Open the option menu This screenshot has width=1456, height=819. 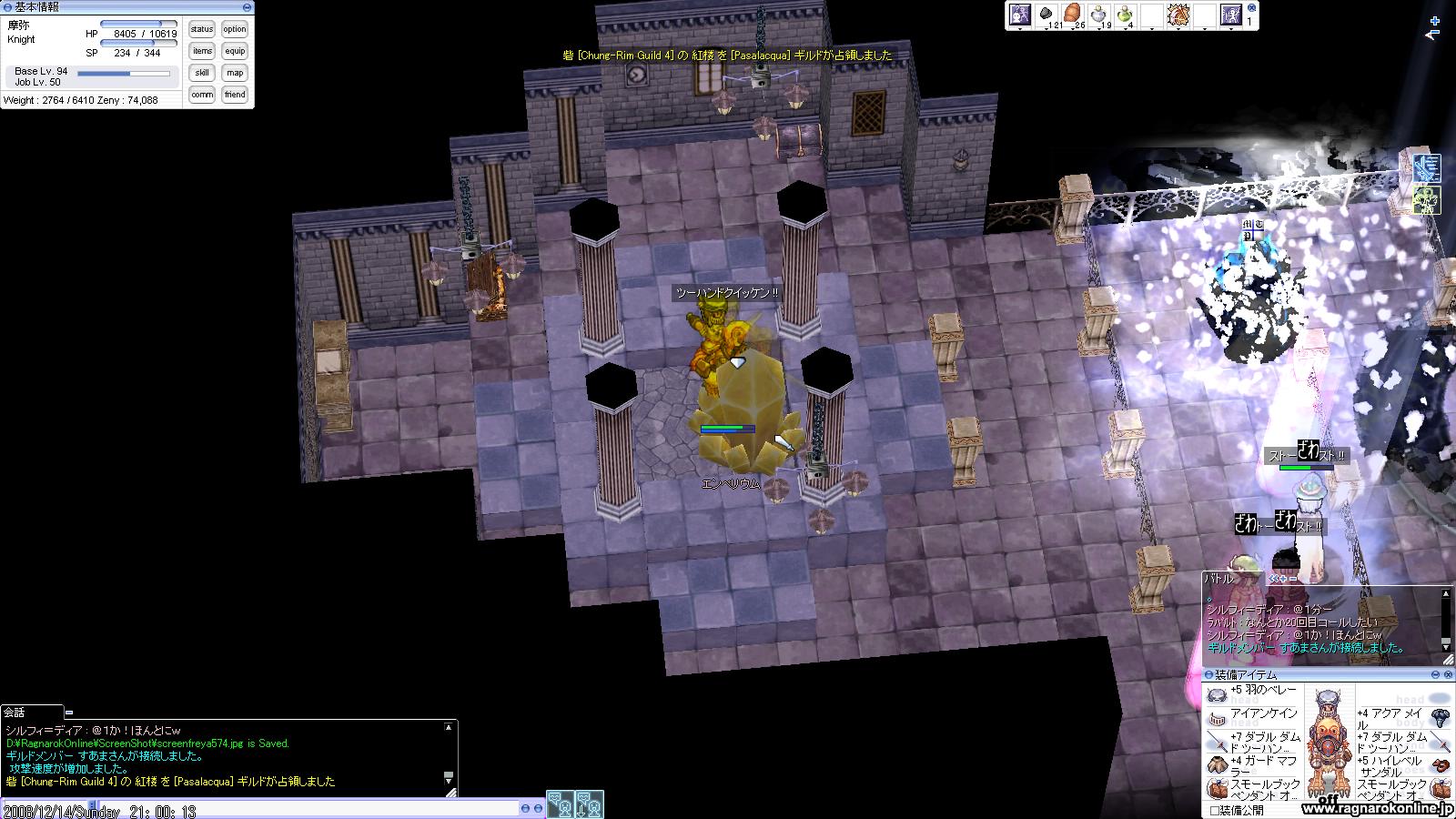click(235, 29)
